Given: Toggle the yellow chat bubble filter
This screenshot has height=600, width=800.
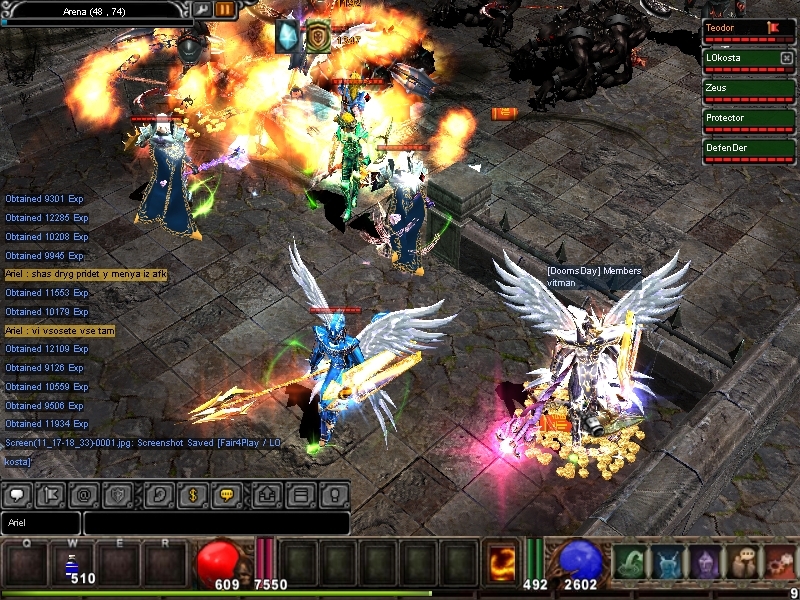Looking at the screenshot, I should [x=226, y=494].
